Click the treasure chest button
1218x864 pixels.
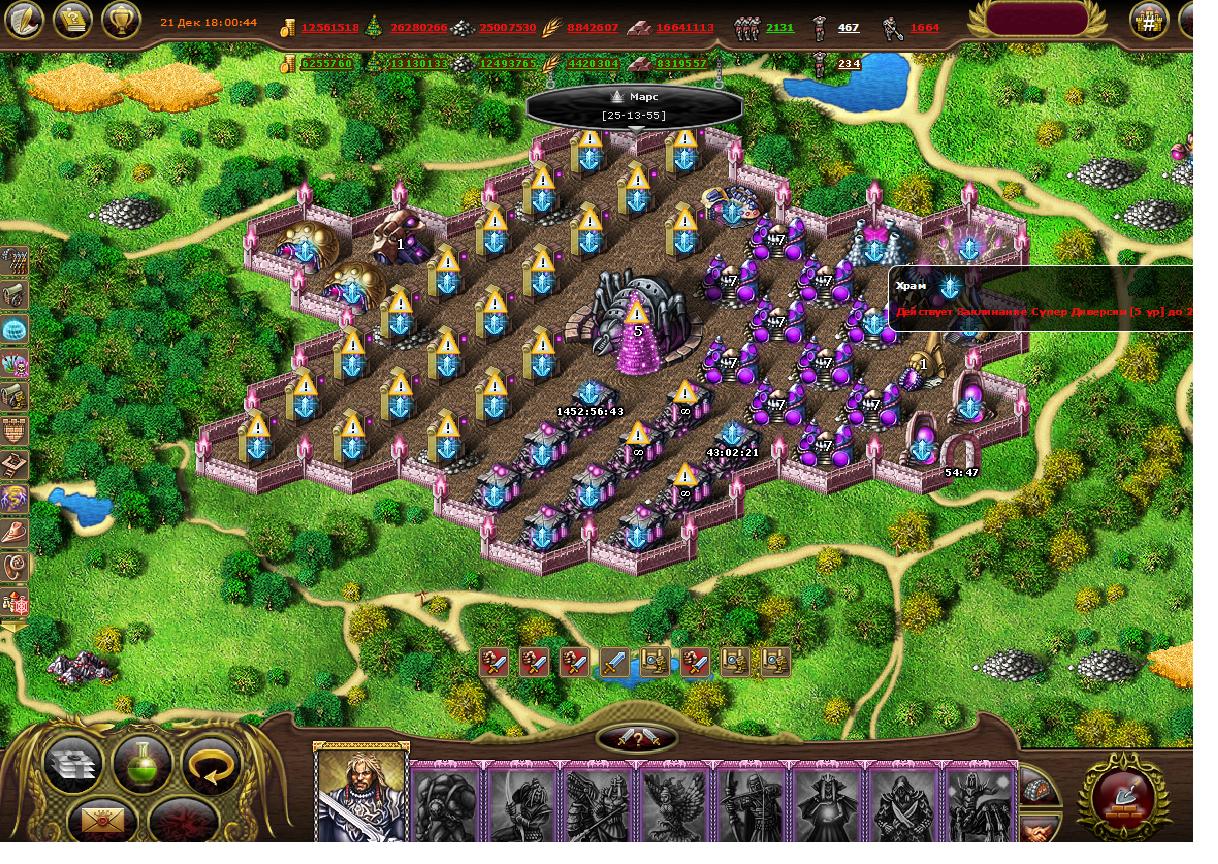[1041, 789]
